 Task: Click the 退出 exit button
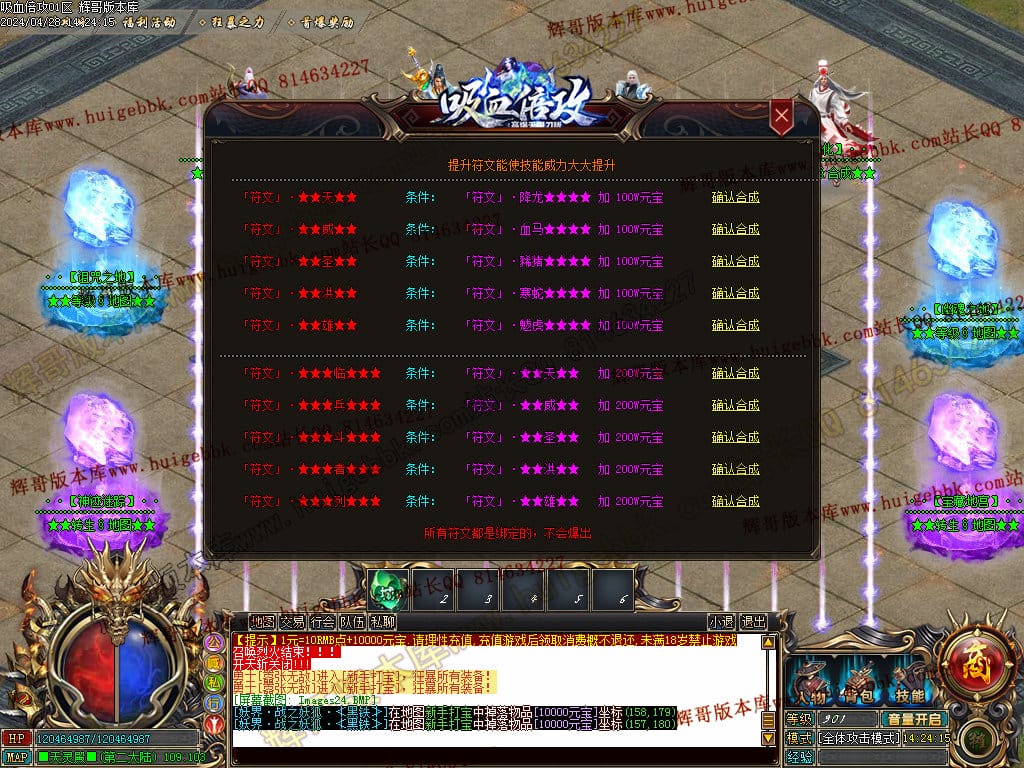click(753, 621)
